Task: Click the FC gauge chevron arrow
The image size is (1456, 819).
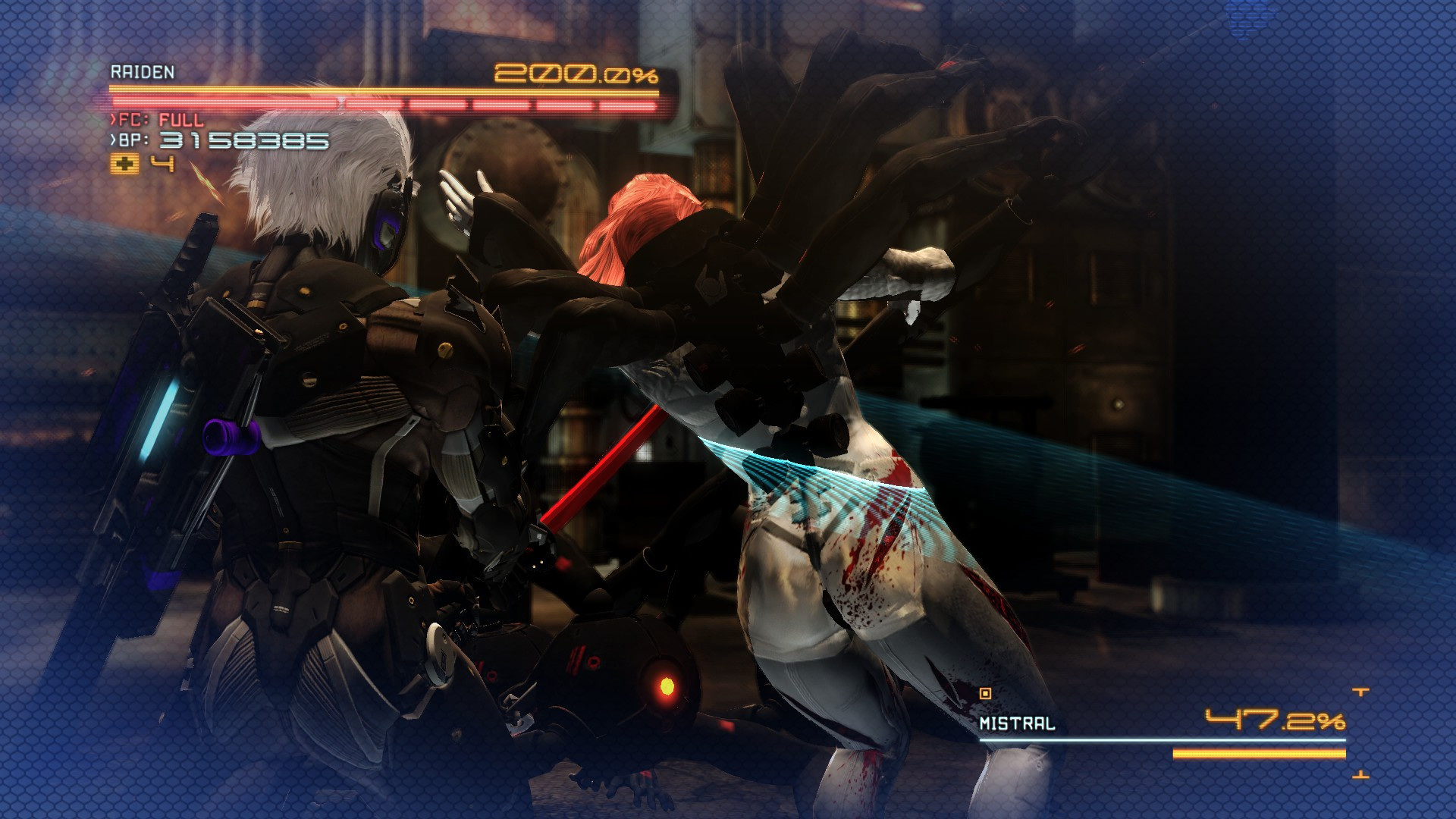Action: click(x=113, y=119)
